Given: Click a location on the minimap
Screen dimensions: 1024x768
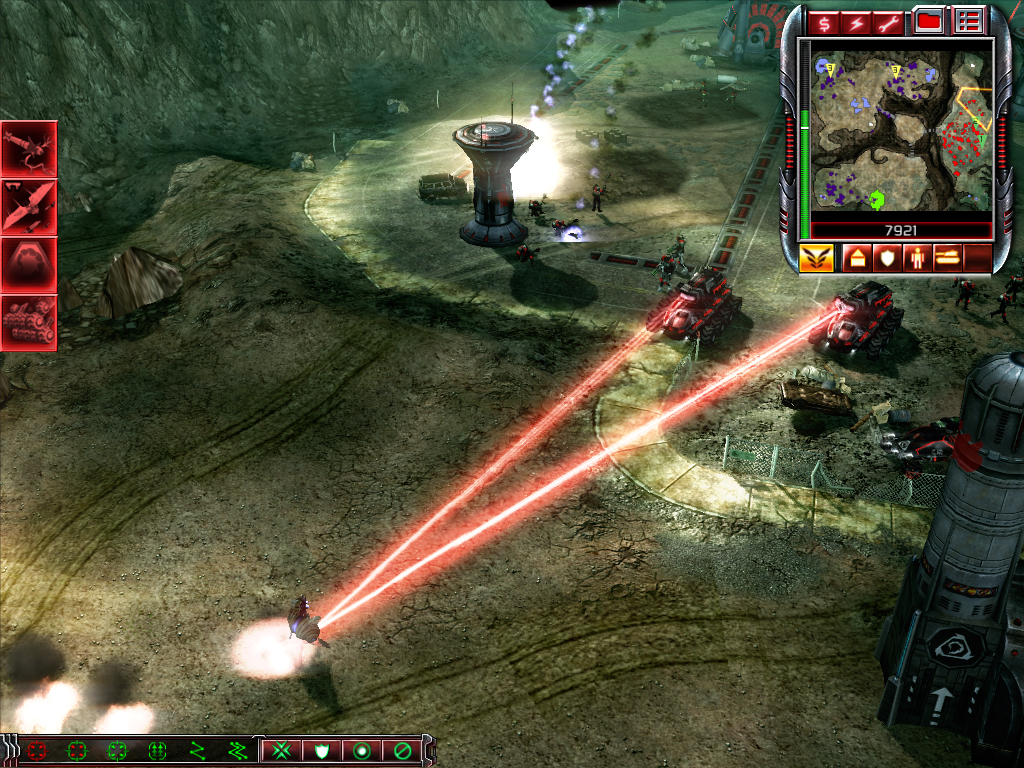Looking at the screenshot, I should (901, 130).
